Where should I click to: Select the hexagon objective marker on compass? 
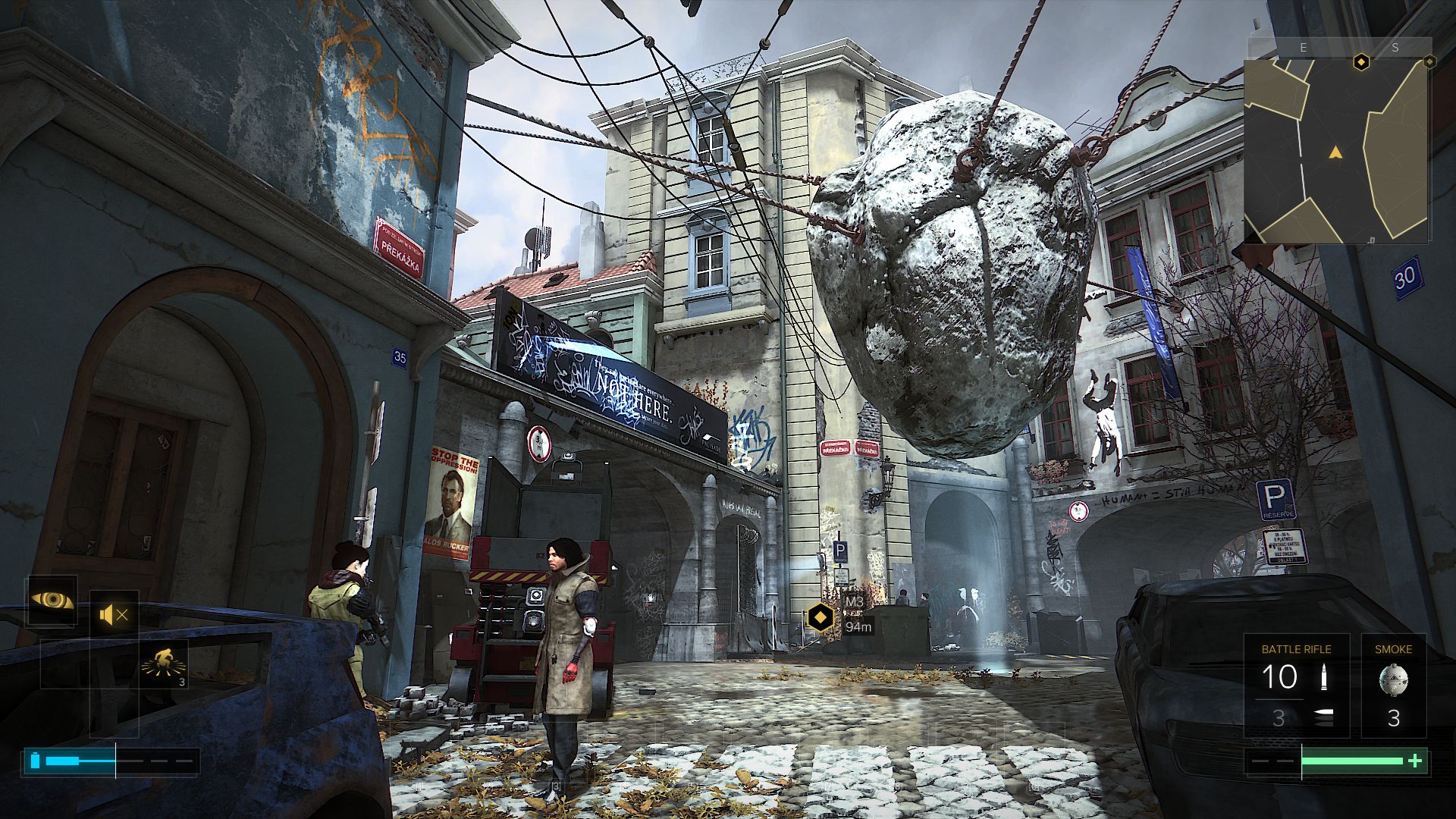(1361, 61)
